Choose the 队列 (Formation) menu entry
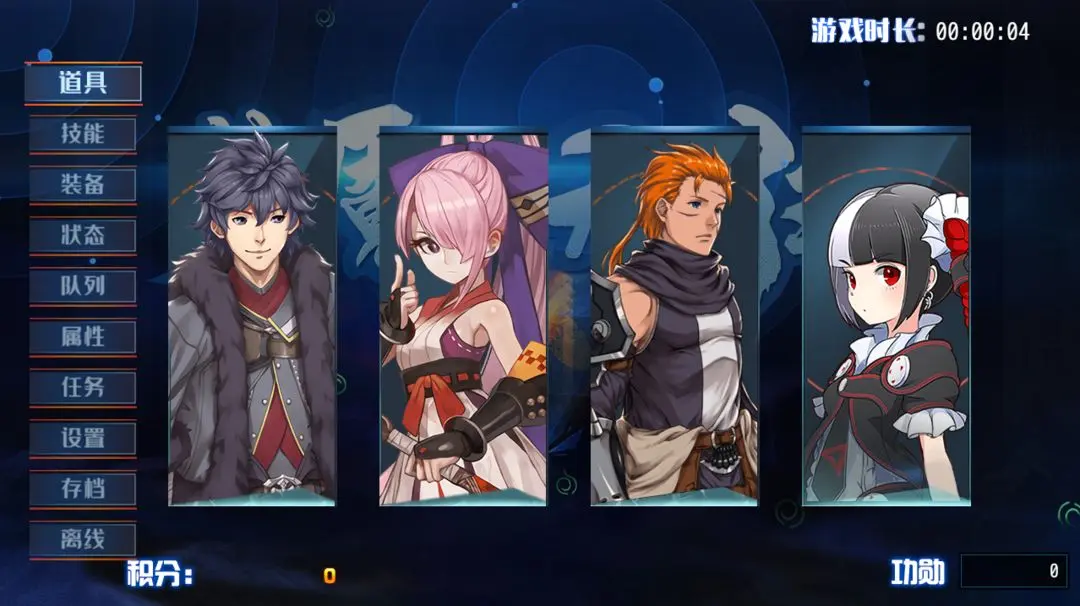Viewport: 1080px width, 606px height. [x=83, y=287]
